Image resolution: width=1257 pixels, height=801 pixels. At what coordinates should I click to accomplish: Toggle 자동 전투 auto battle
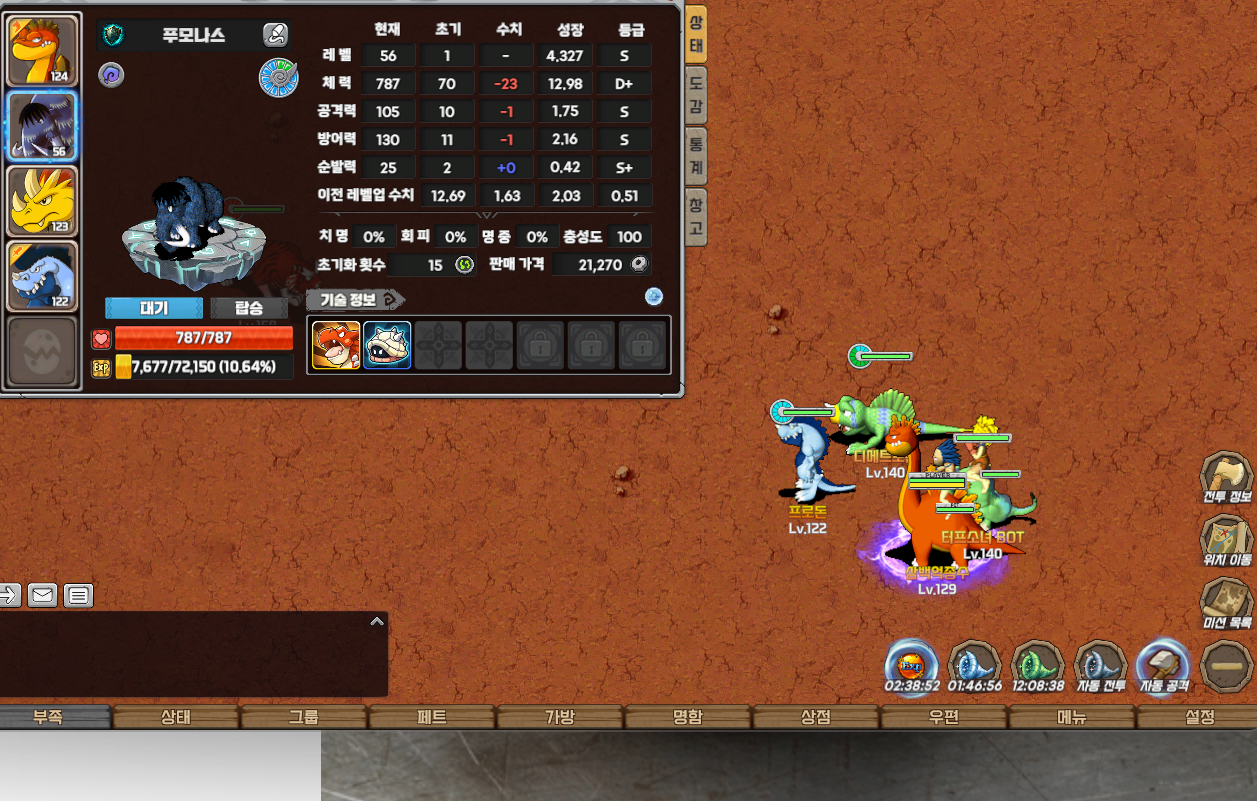pos(1100,667)
